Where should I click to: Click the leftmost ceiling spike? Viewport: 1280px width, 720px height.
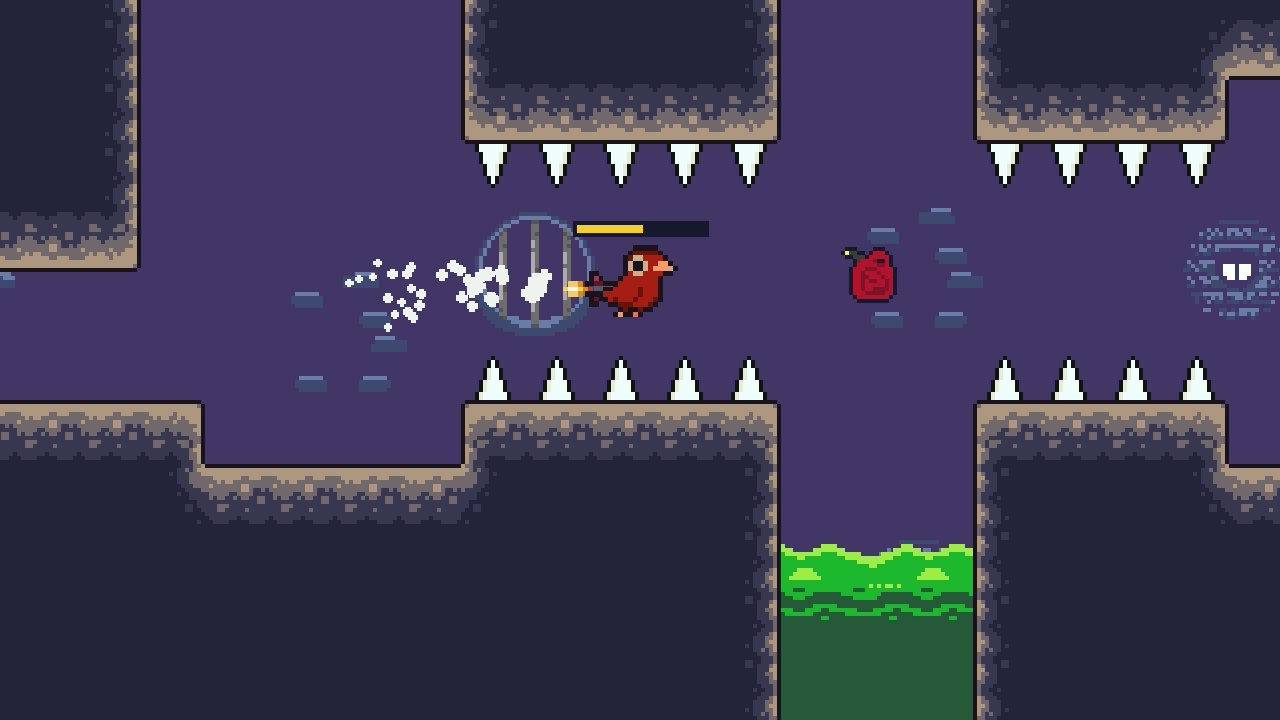tap(491, 165)
